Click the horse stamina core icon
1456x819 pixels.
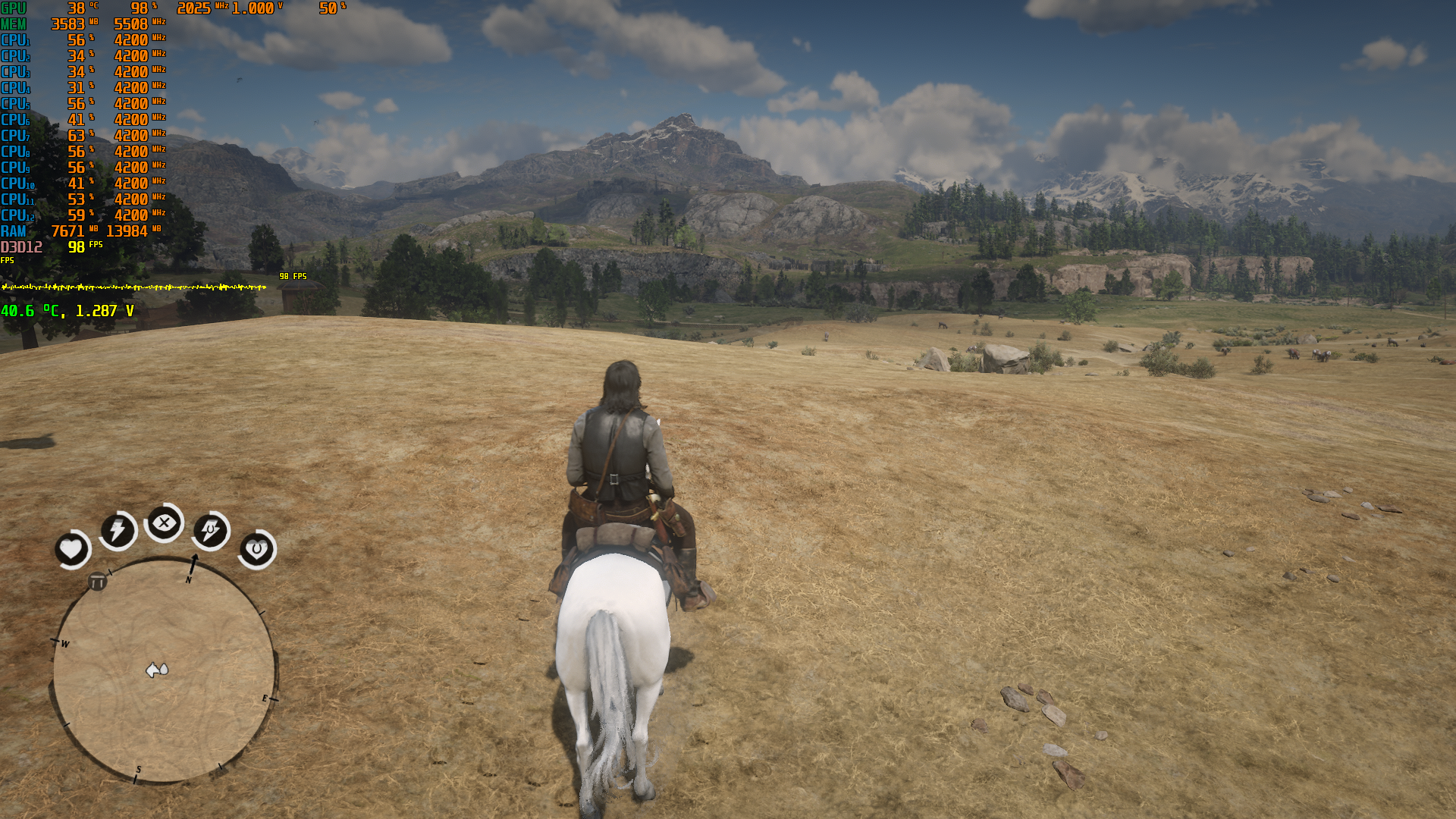click(x=210, y=530)
